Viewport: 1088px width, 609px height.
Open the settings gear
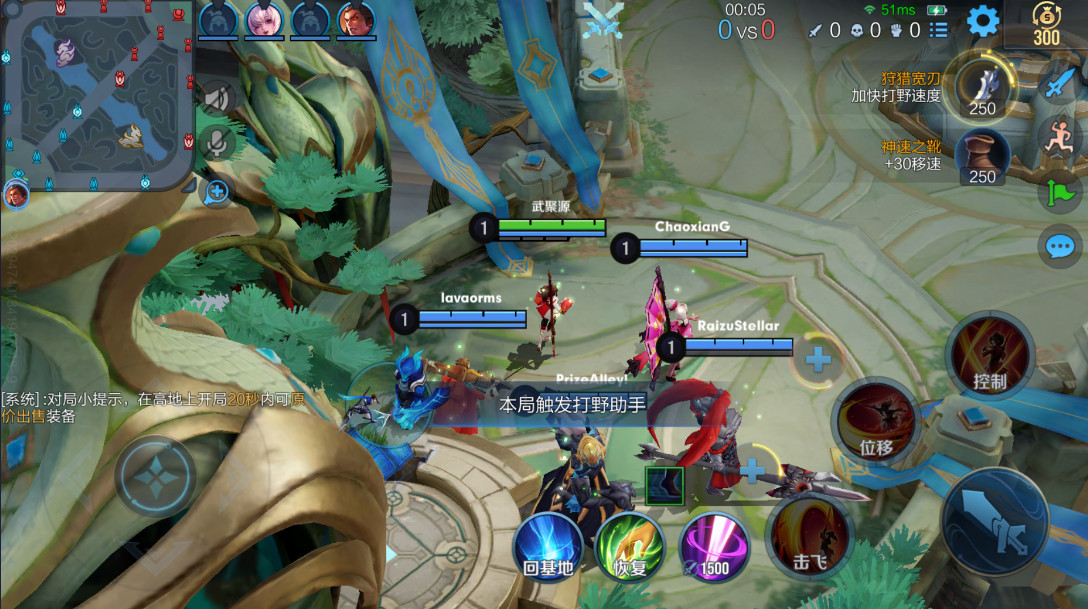(983, 21)
